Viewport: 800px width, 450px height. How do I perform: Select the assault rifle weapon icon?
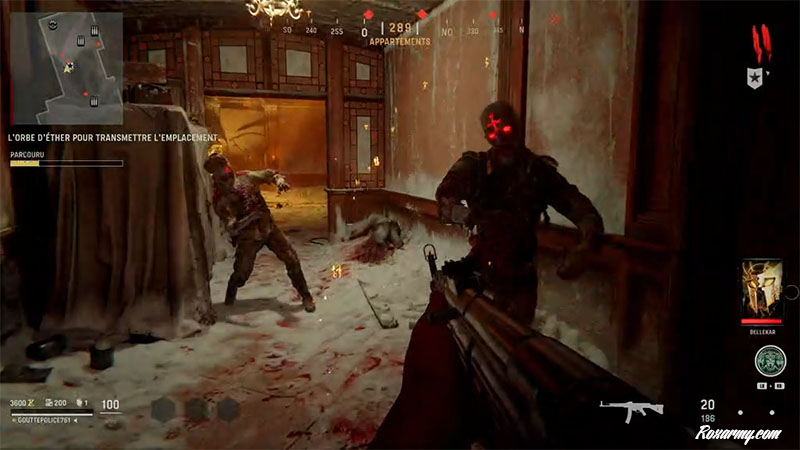click(625, 409)
